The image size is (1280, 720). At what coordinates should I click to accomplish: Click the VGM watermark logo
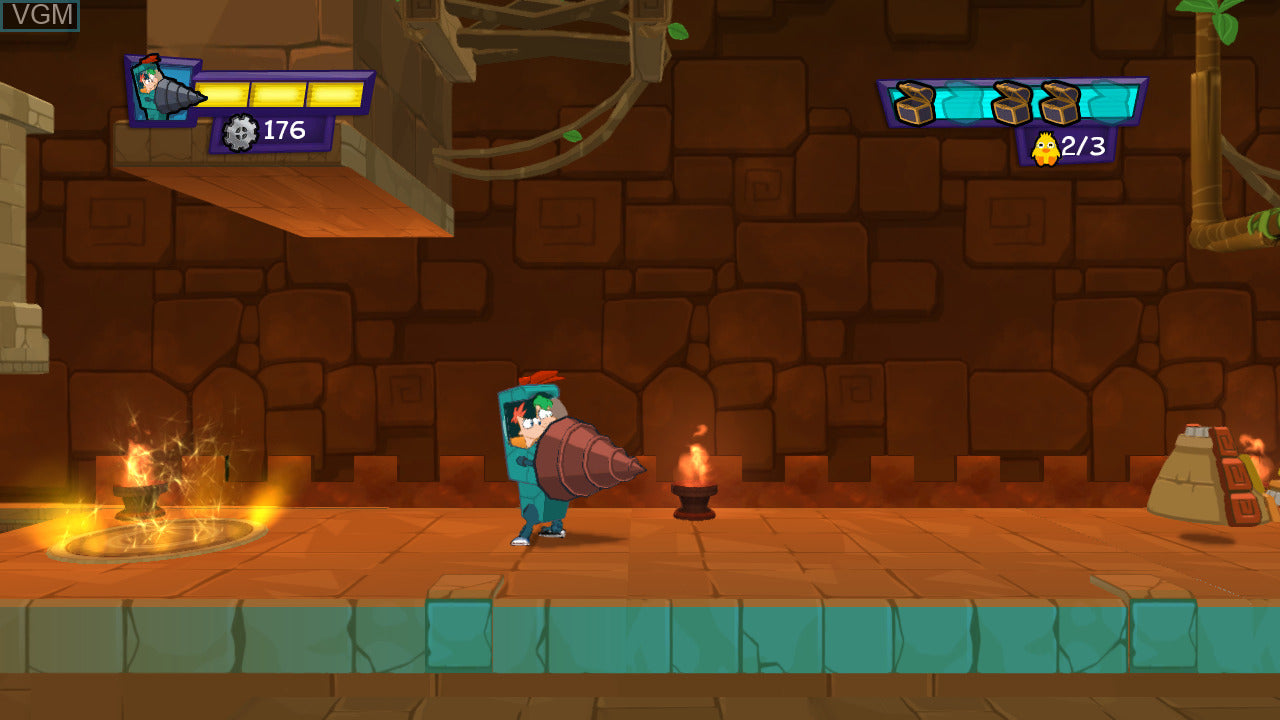pos(40,15)
